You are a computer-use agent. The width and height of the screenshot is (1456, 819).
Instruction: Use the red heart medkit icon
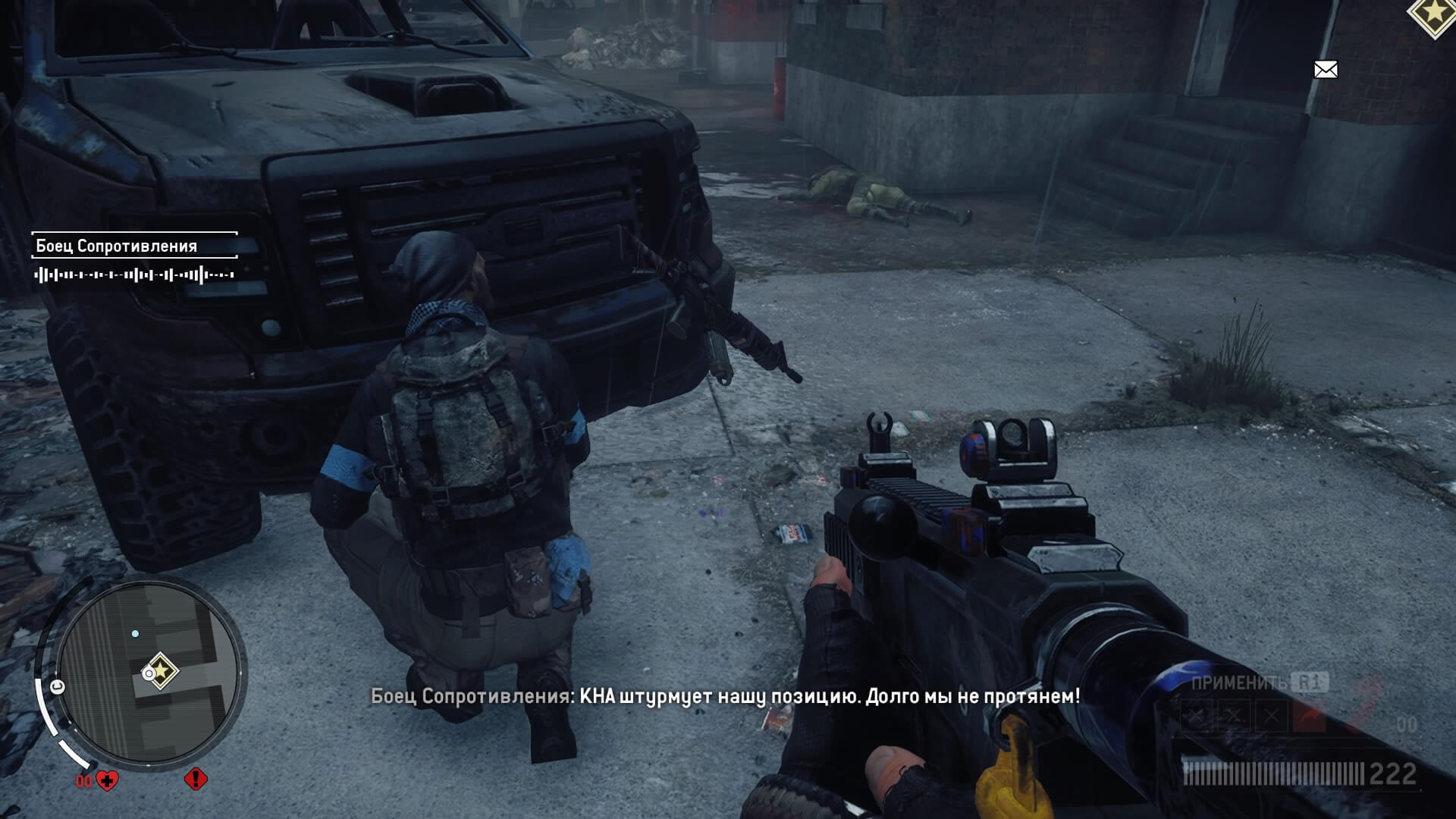pyautogui.click(x=108, y=780)
